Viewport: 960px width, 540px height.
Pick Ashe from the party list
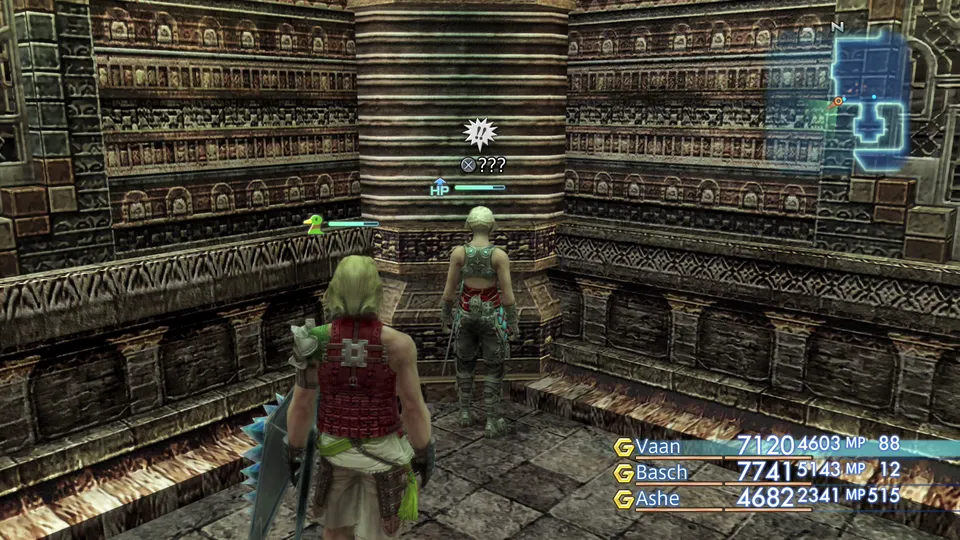pyautogui.click(x=659, y=497)
